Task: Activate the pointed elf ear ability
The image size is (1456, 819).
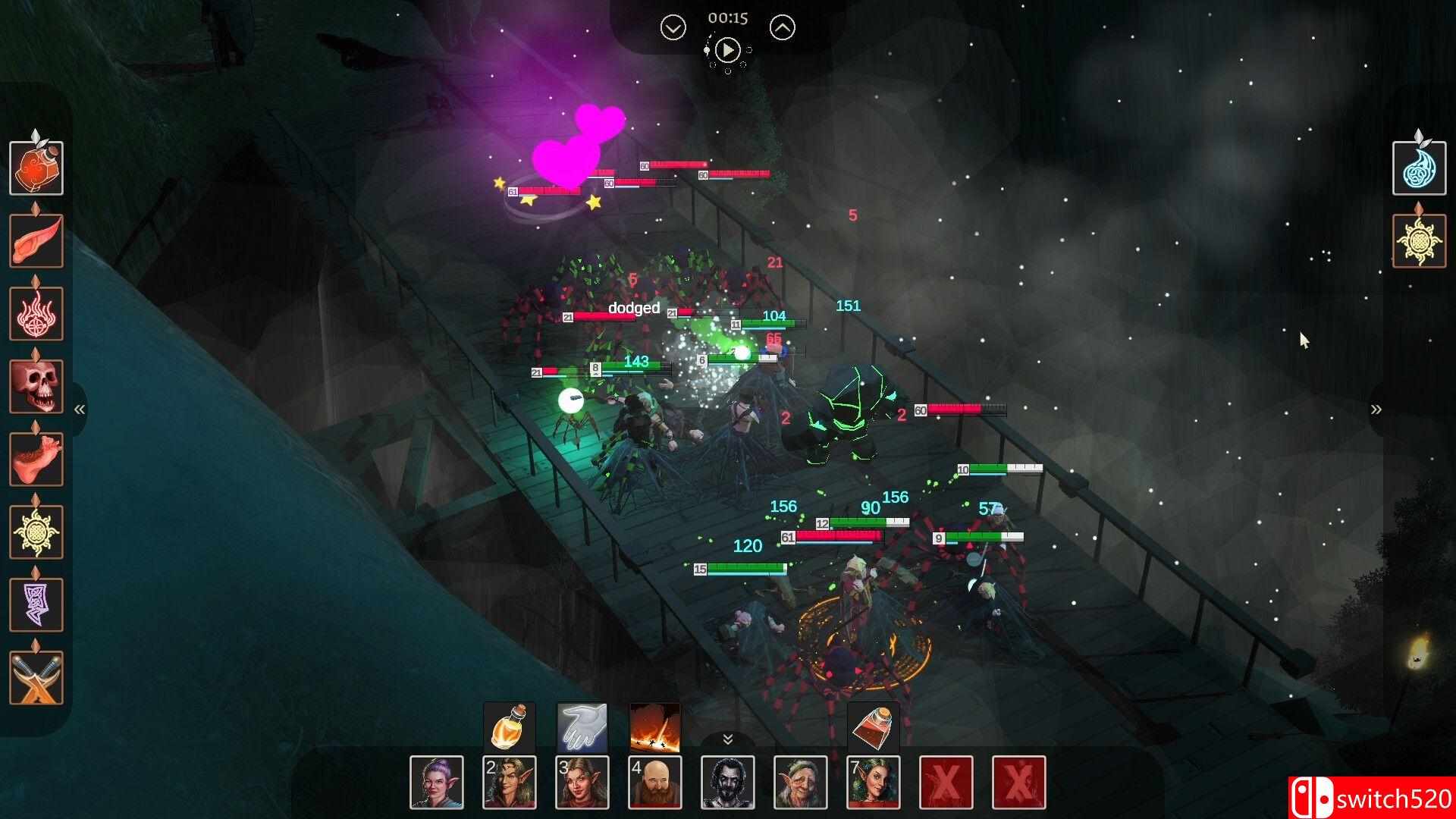Action: tap(36, 240)
